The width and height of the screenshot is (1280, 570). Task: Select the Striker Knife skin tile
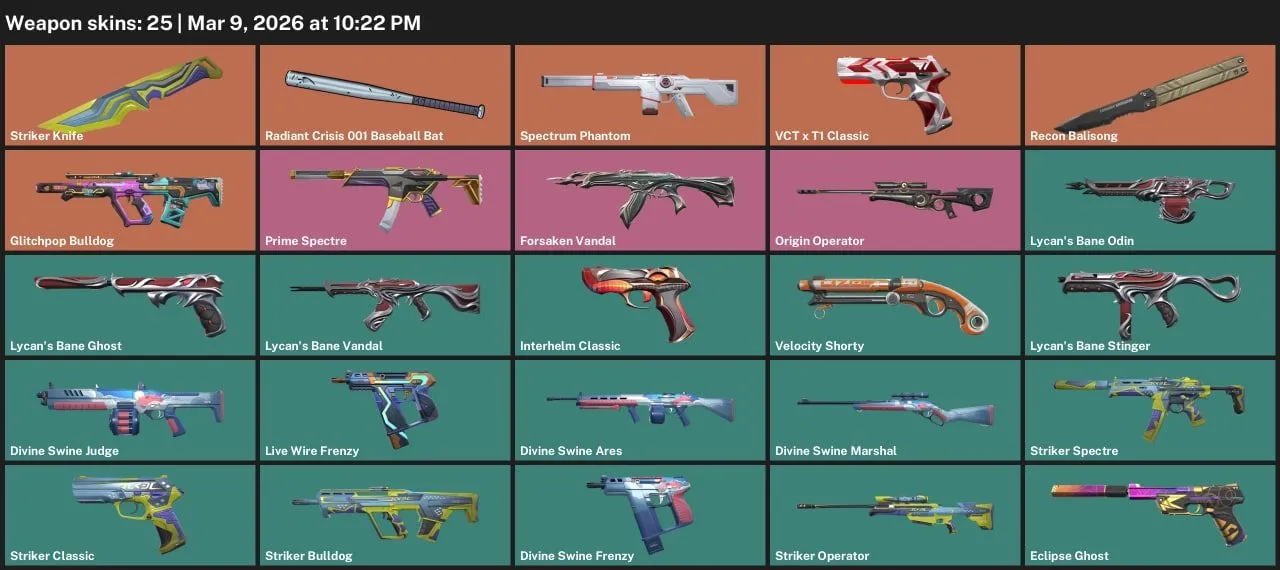click(130, 95)
